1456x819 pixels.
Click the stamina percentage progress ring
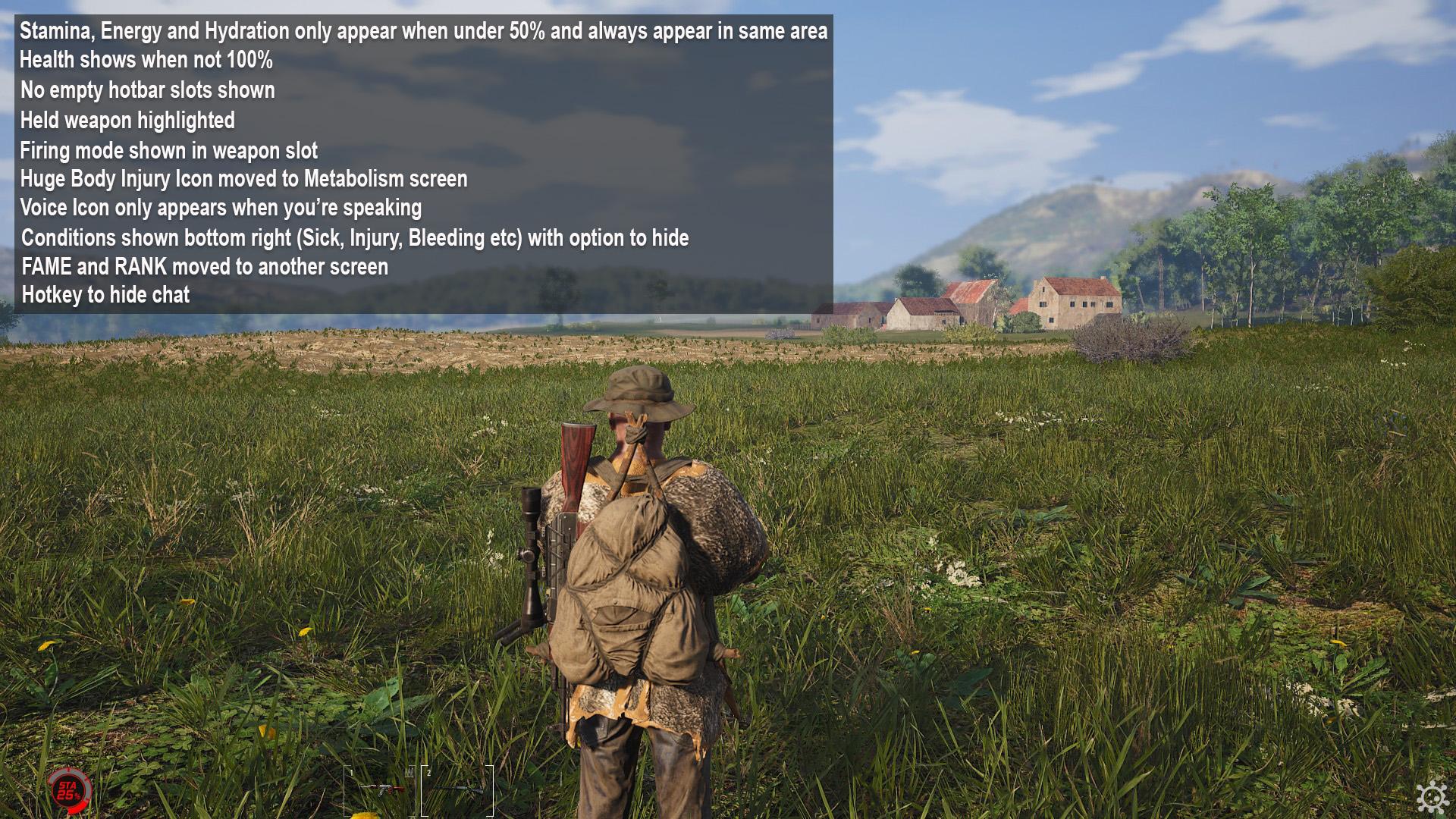click(70, 790)
